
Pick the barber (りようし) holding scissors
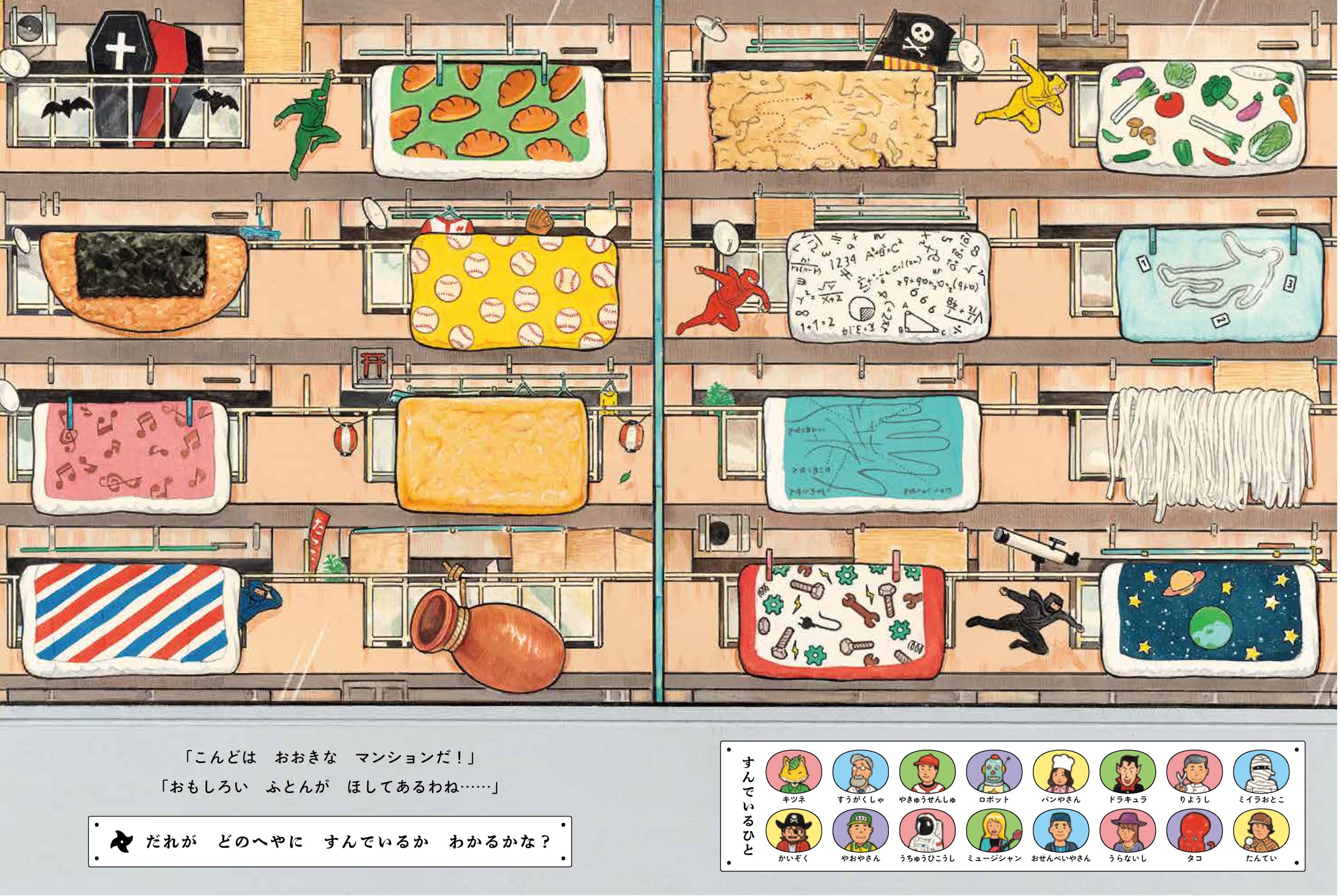coord(1195,771)
